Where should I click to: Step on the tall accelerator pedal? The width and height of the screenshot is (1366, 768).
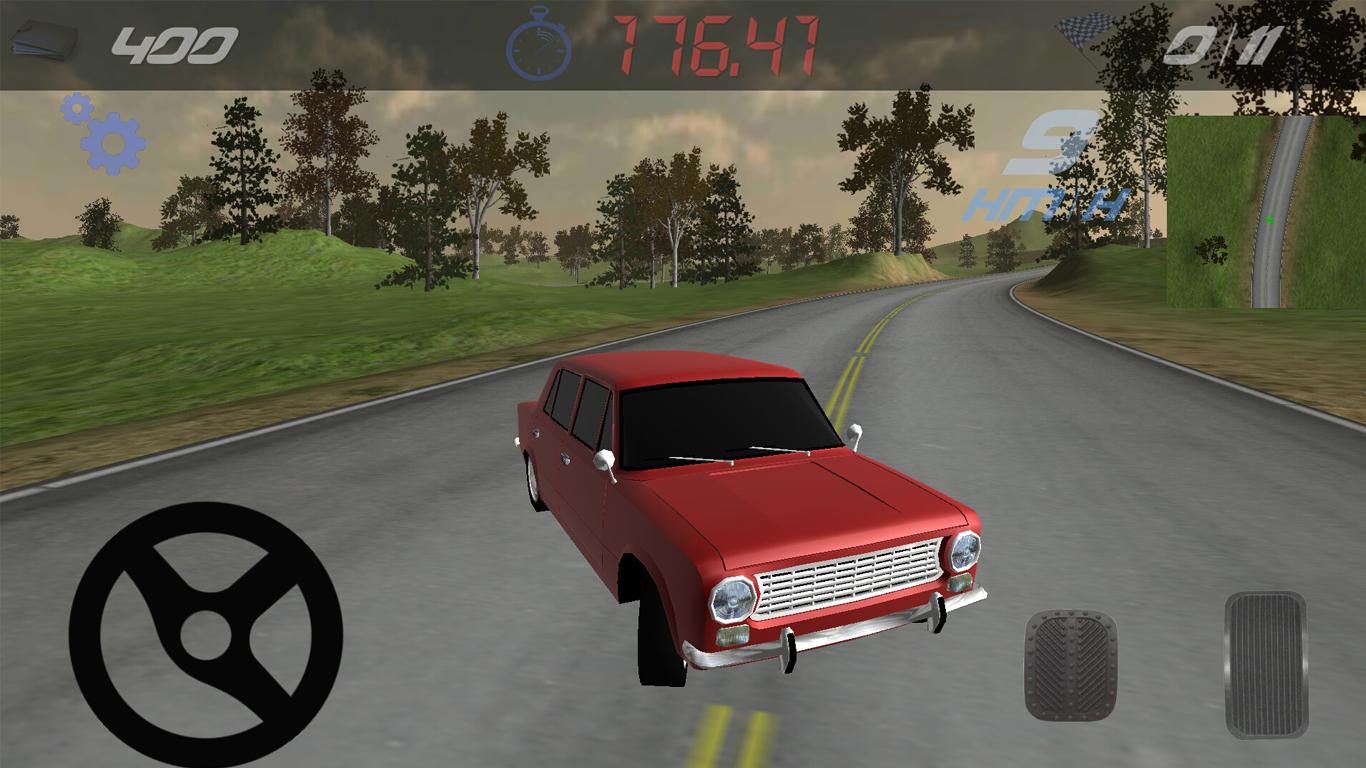(1266, 665)
